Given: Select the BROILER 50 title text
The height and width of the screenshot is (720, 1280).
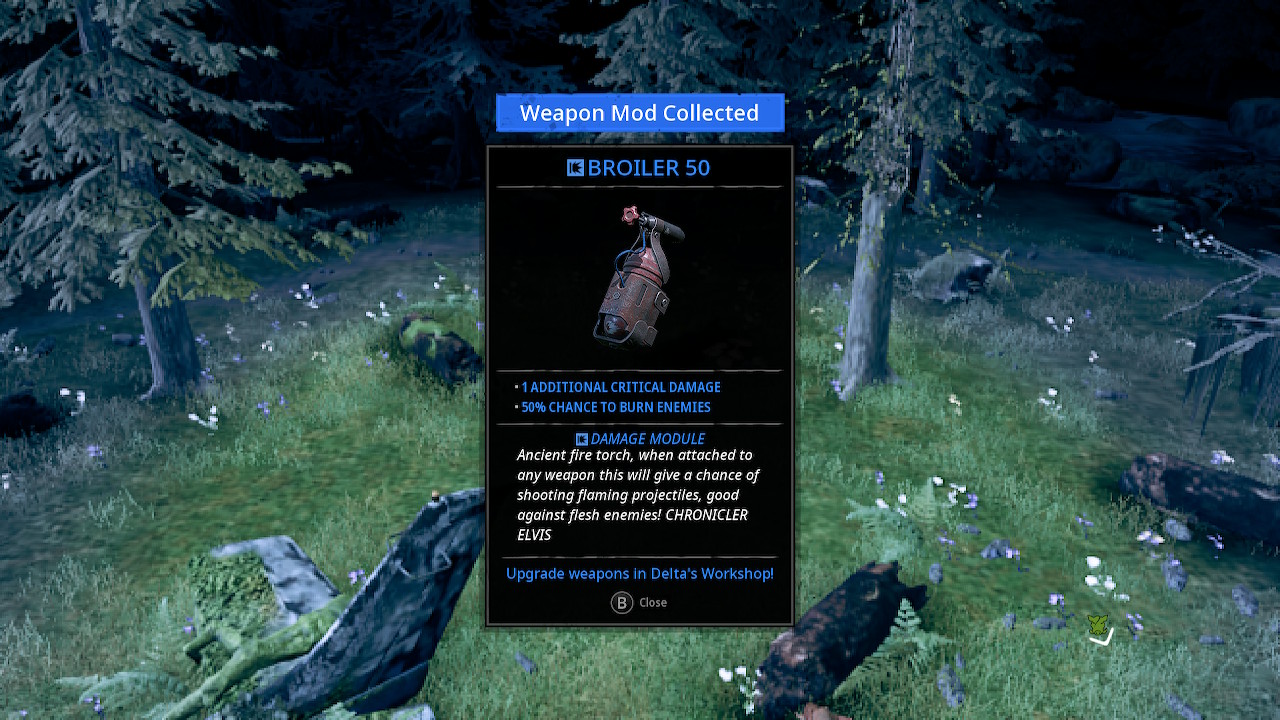Looking at the screenshot, I should pyautogui.click(x=649, y=168).
